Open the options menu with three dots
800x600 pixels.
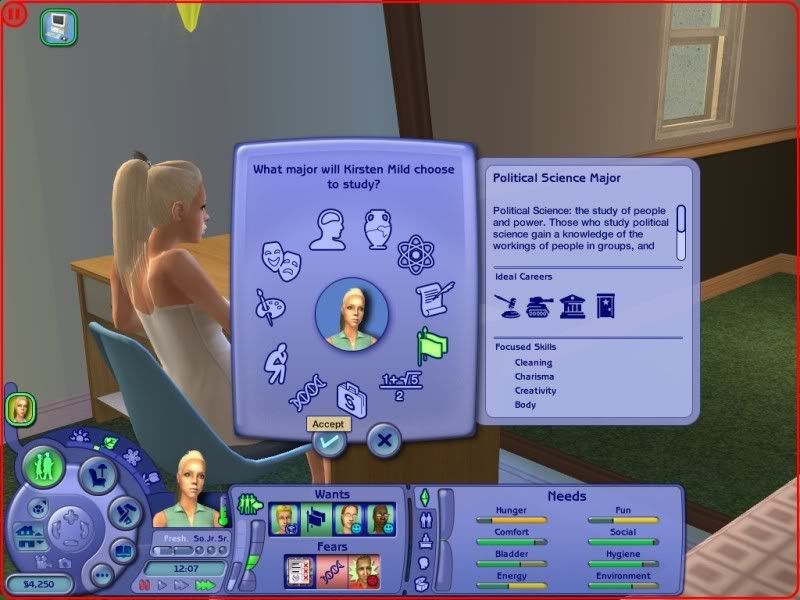click(x=101, y=575)
